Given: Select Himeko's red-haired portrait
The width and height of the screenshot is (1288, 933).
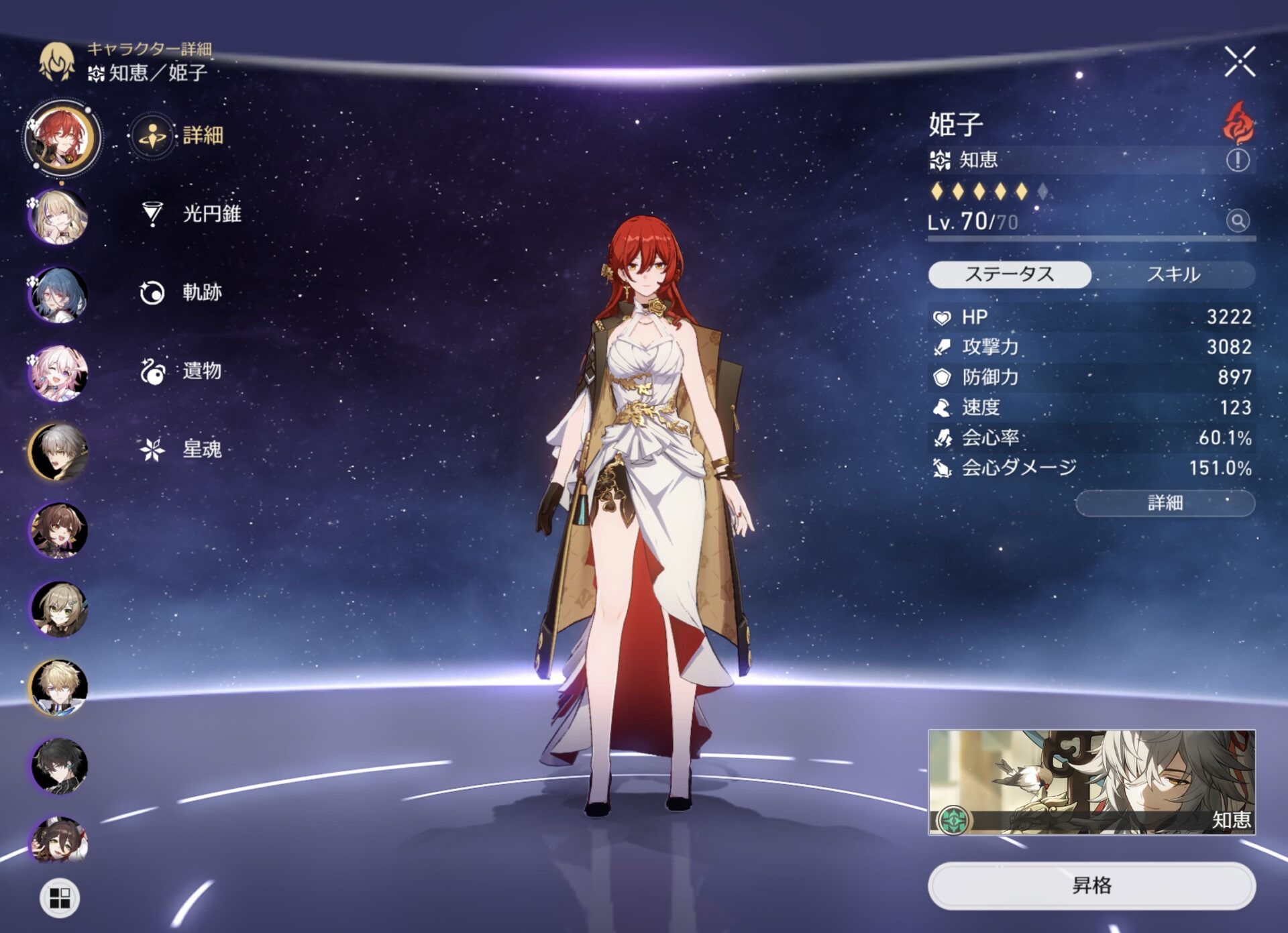Looking at the screenshot, I should point(62,138).
